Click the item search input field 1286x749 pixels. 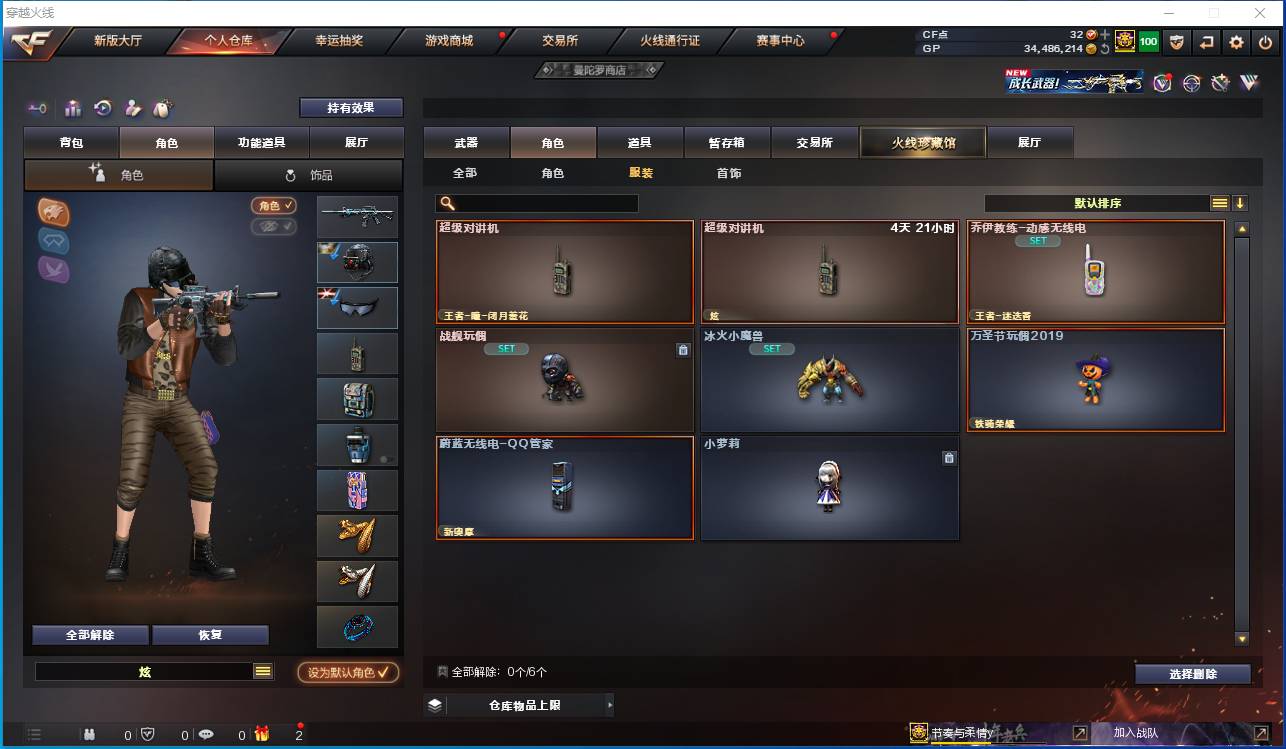point(540,202)
